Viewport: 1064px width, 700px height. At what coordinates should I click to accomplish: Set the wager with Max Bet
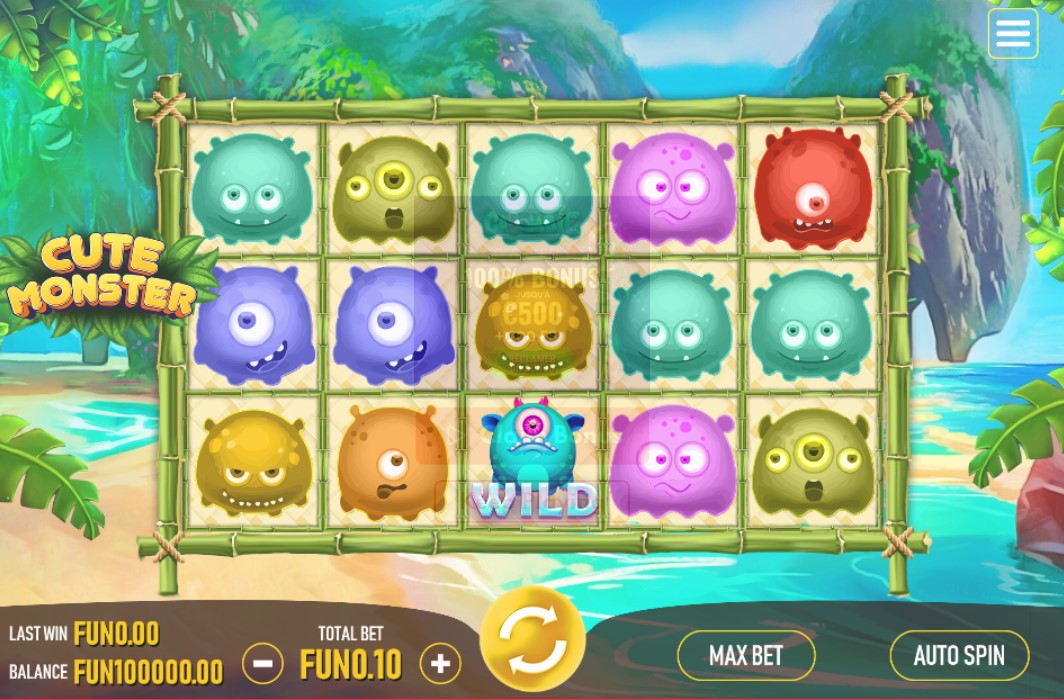pyautogui.click(x=745, y=656)
